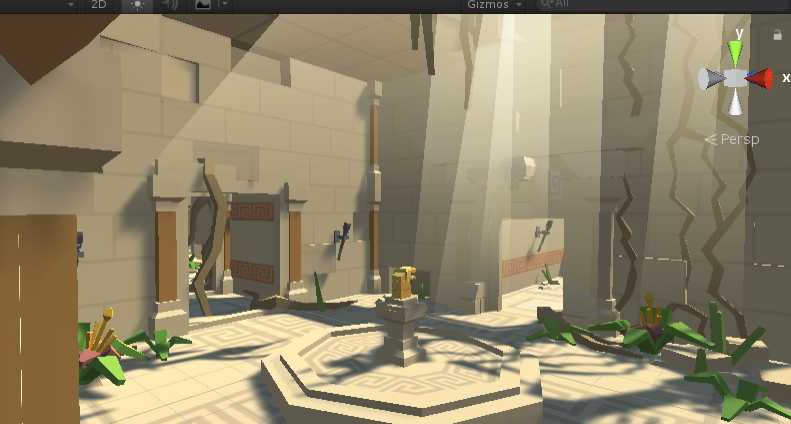Switch projection via the Persp label
Screen dimensions: 791x424
732,139
